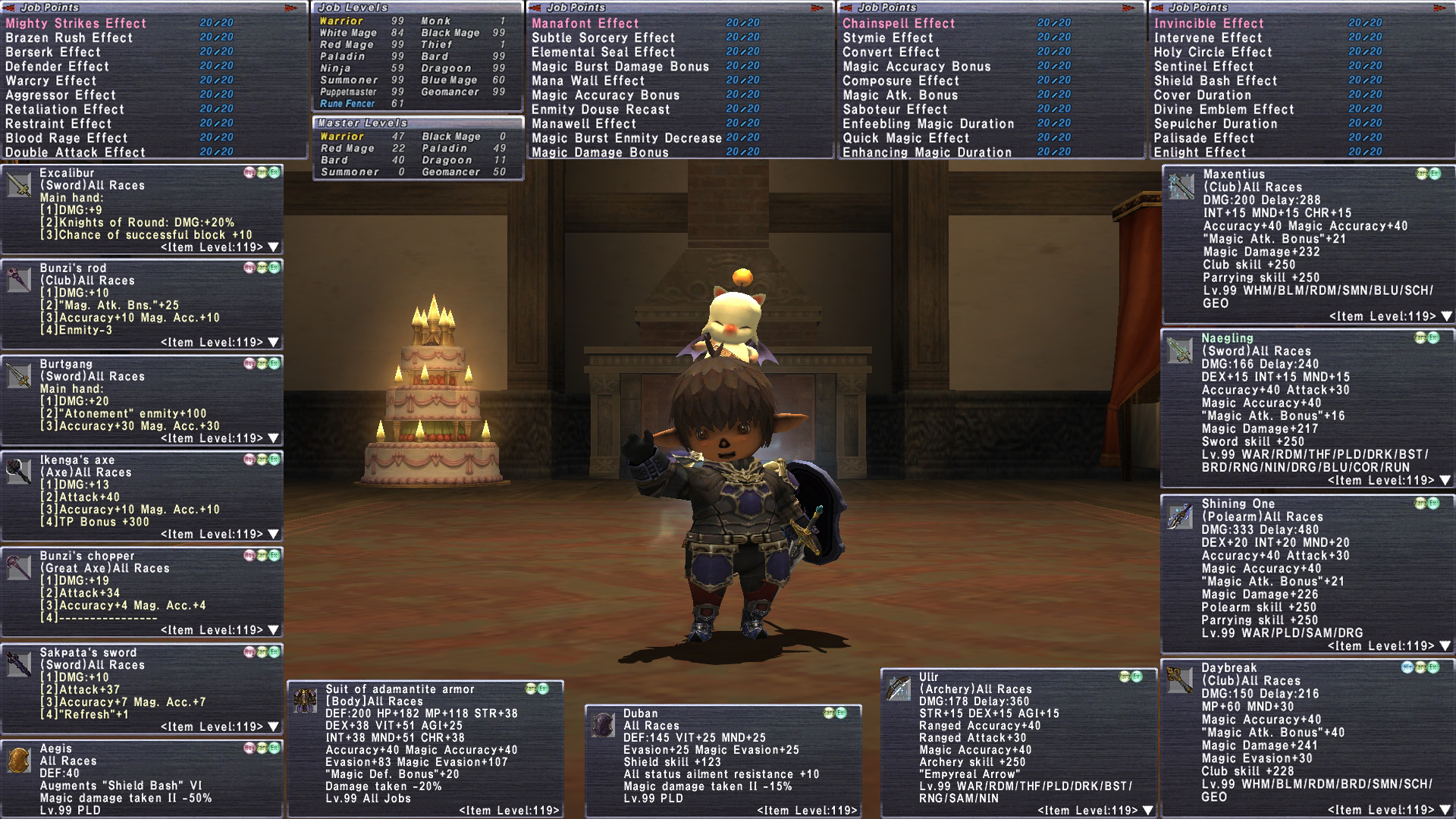Select Manafont Effect in the job points list
This screenshot has height=819, width=1456.
coord(585,24)
